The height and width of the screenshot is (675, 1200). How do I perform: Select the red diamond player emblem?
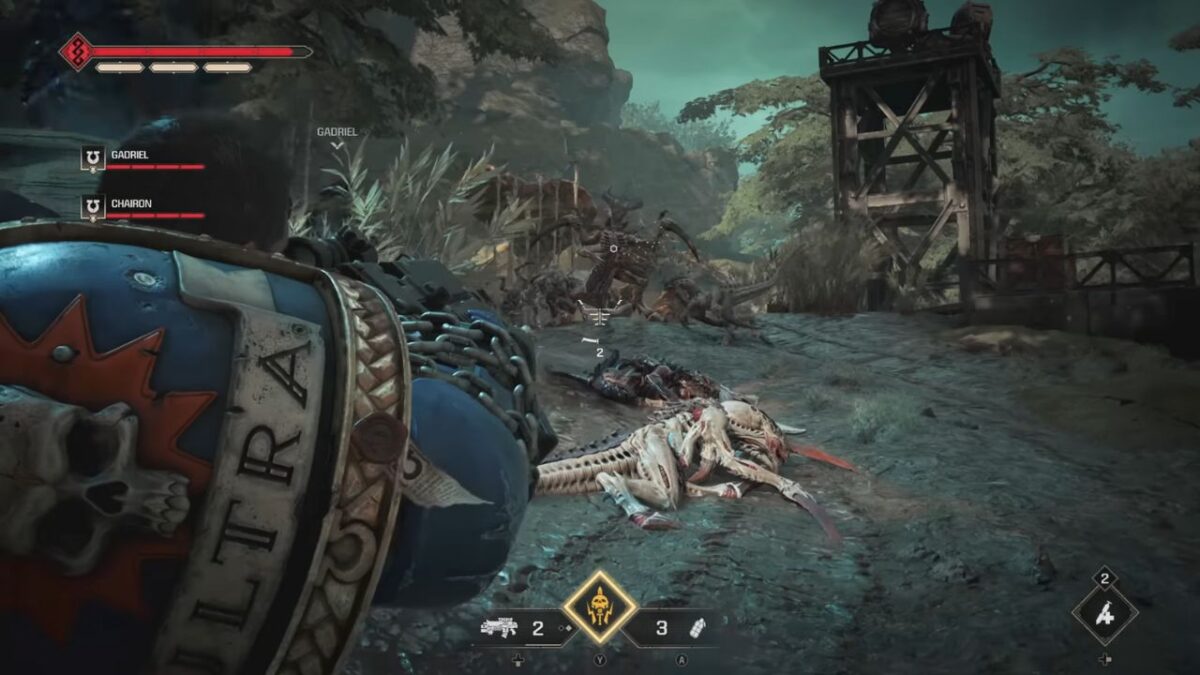(x=76, y=51)
